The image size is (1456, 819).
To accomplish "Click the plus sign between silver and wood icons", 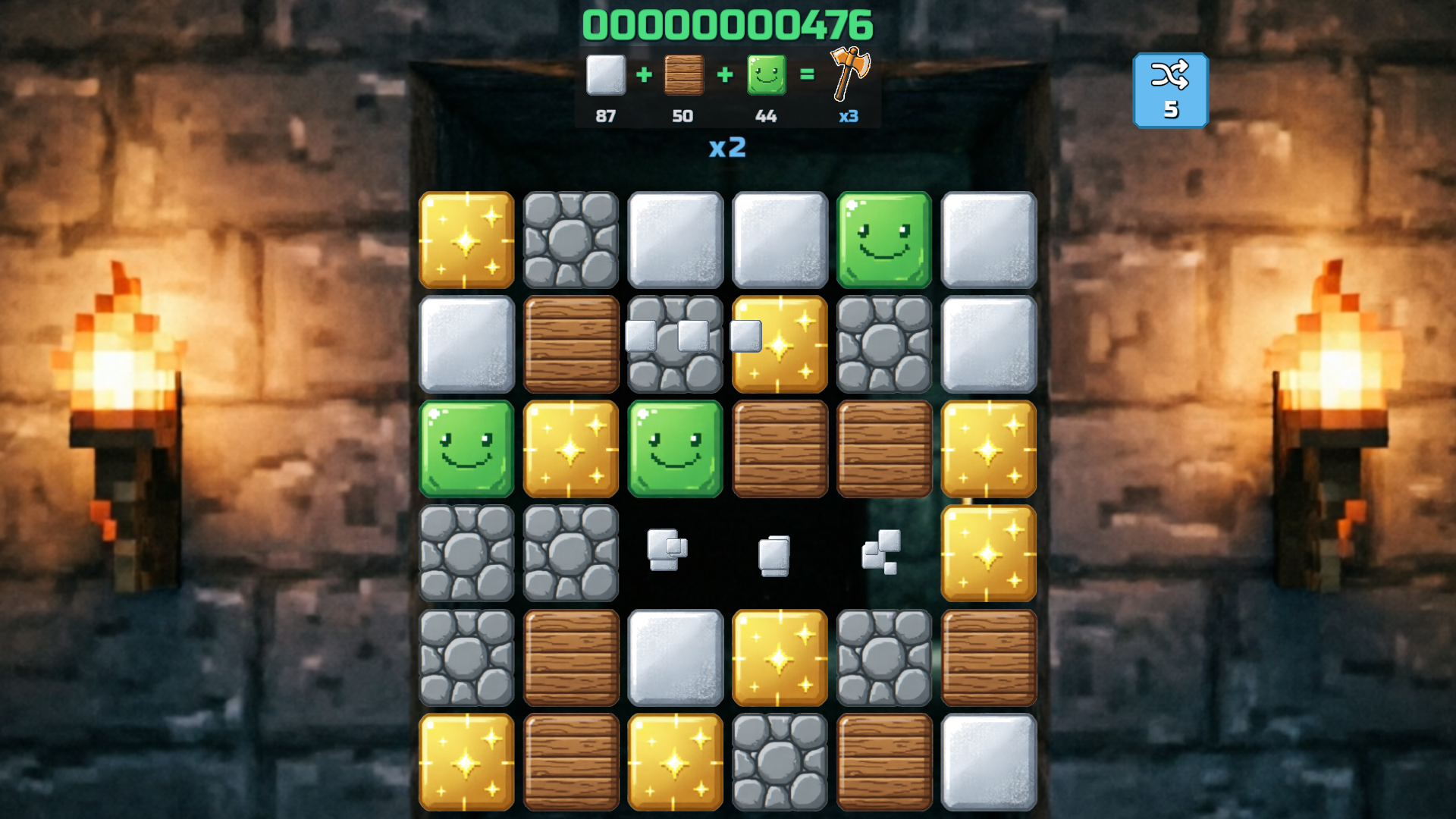I will pos(644,76).
